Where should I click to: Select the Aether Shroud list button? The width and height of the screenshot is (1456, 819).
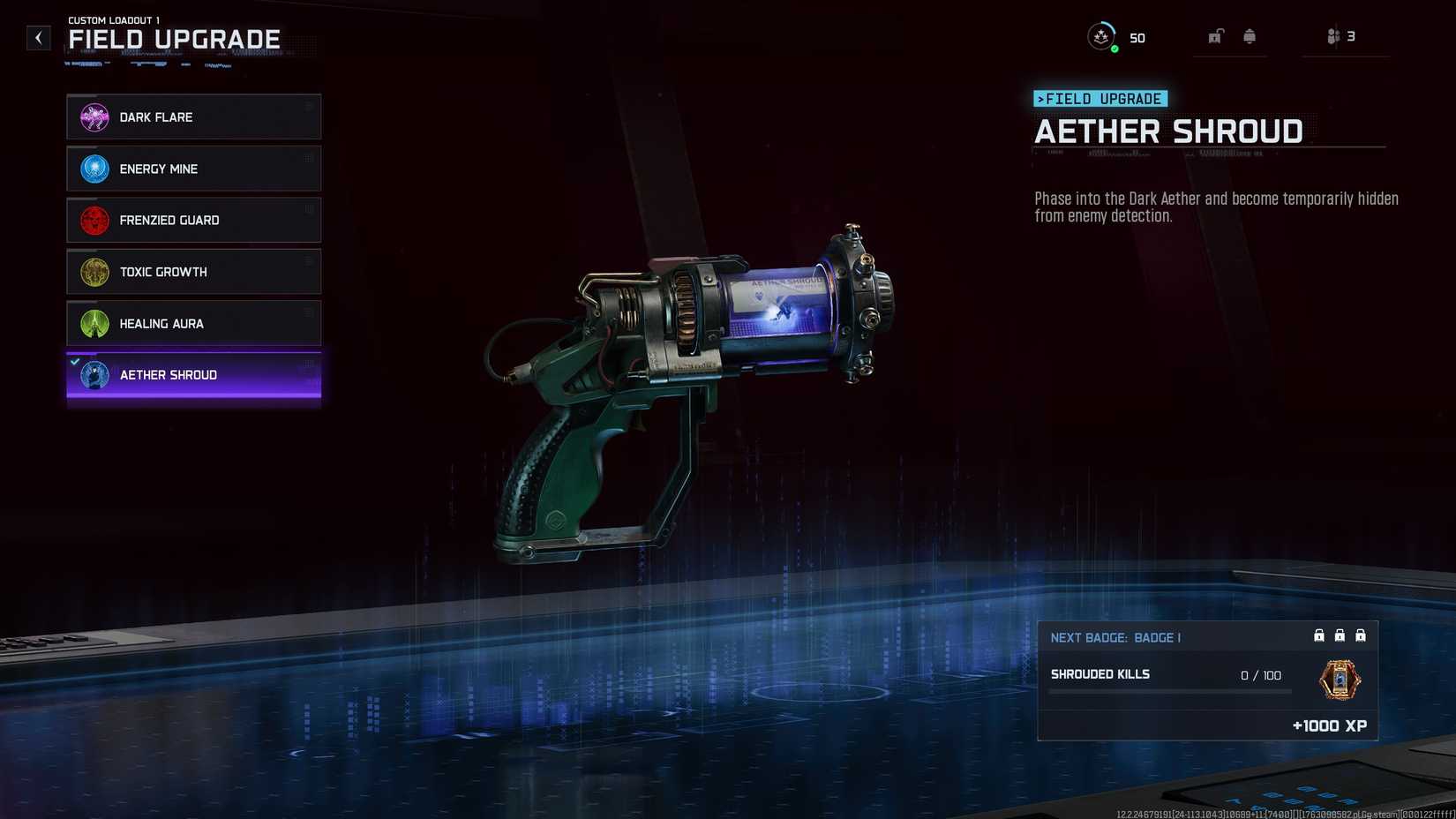[193, 374]
